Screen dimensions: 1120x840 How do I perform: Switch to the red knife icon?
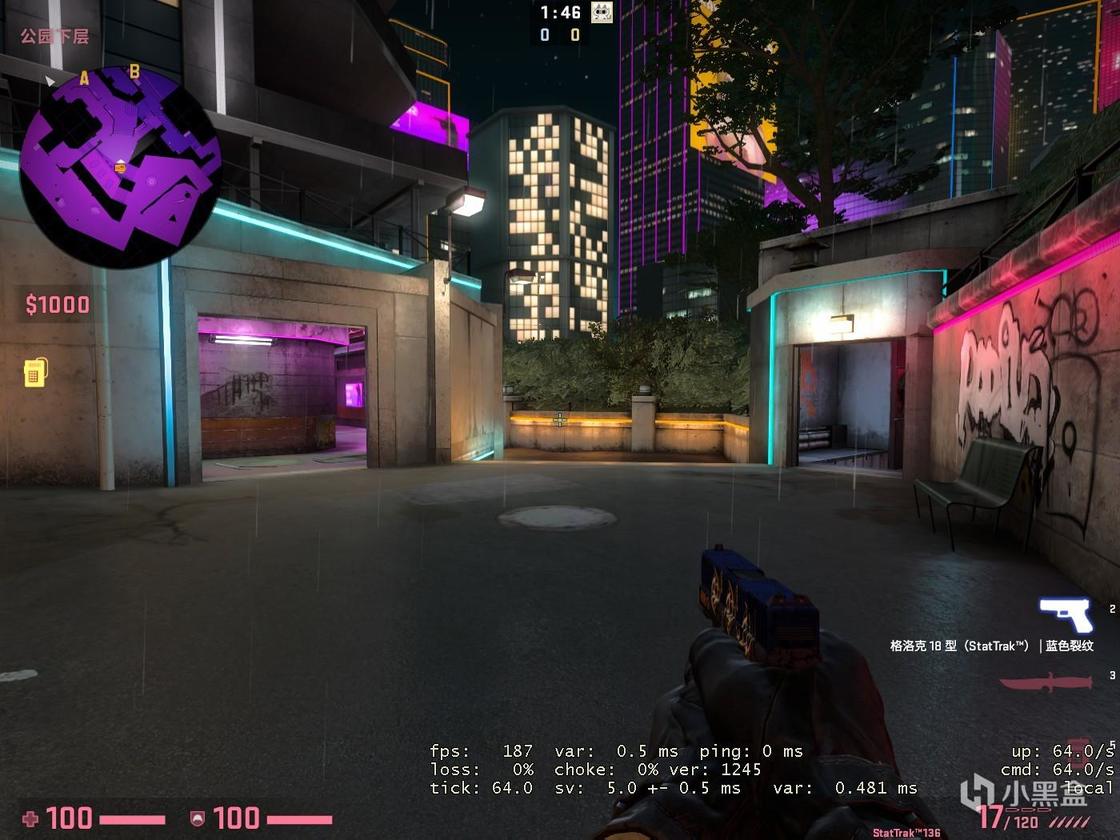1045,684
